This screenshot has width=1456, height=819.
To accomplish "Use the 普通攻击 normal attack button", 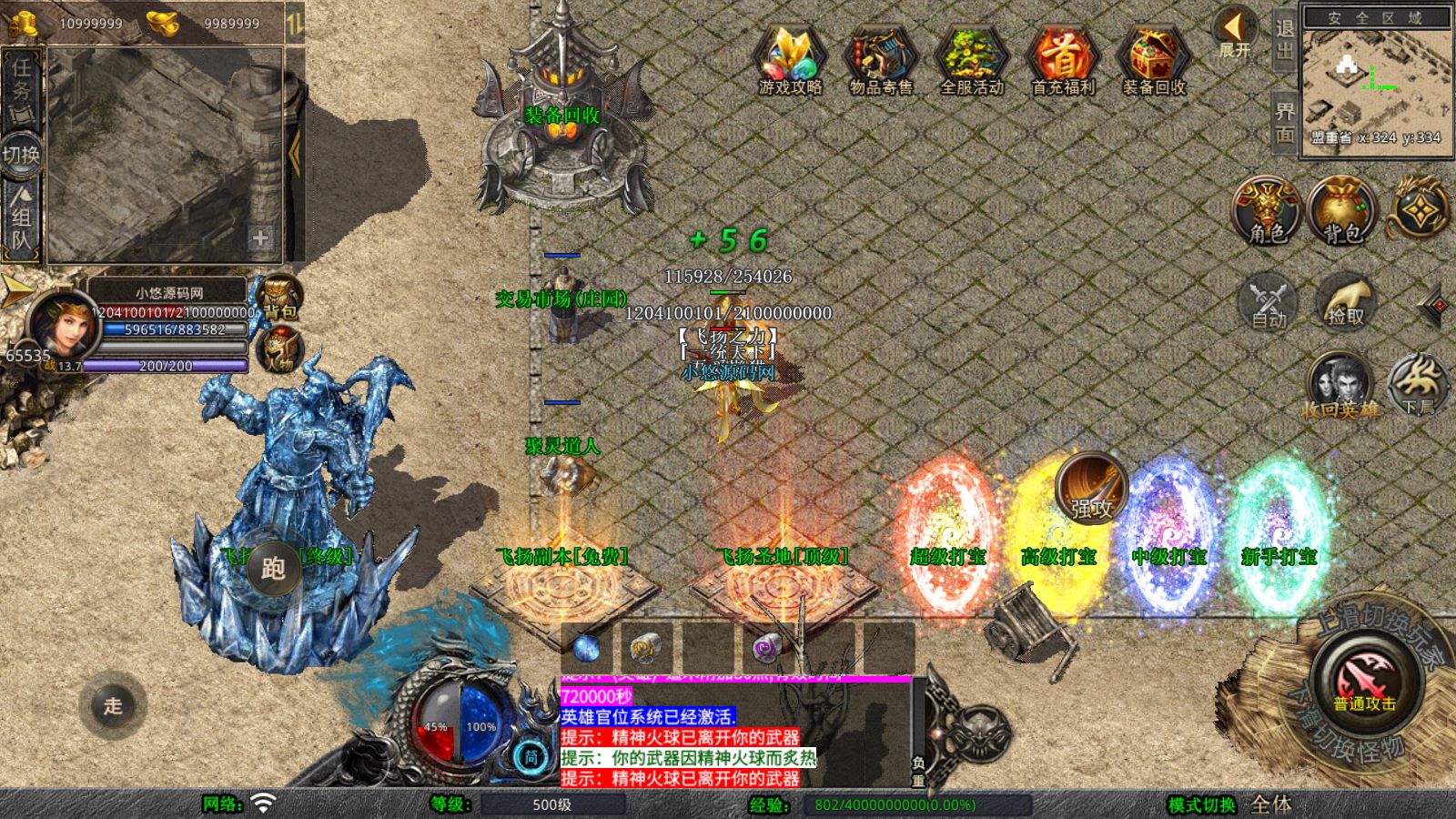I will pyautogui.click(x=1364, y=682).
